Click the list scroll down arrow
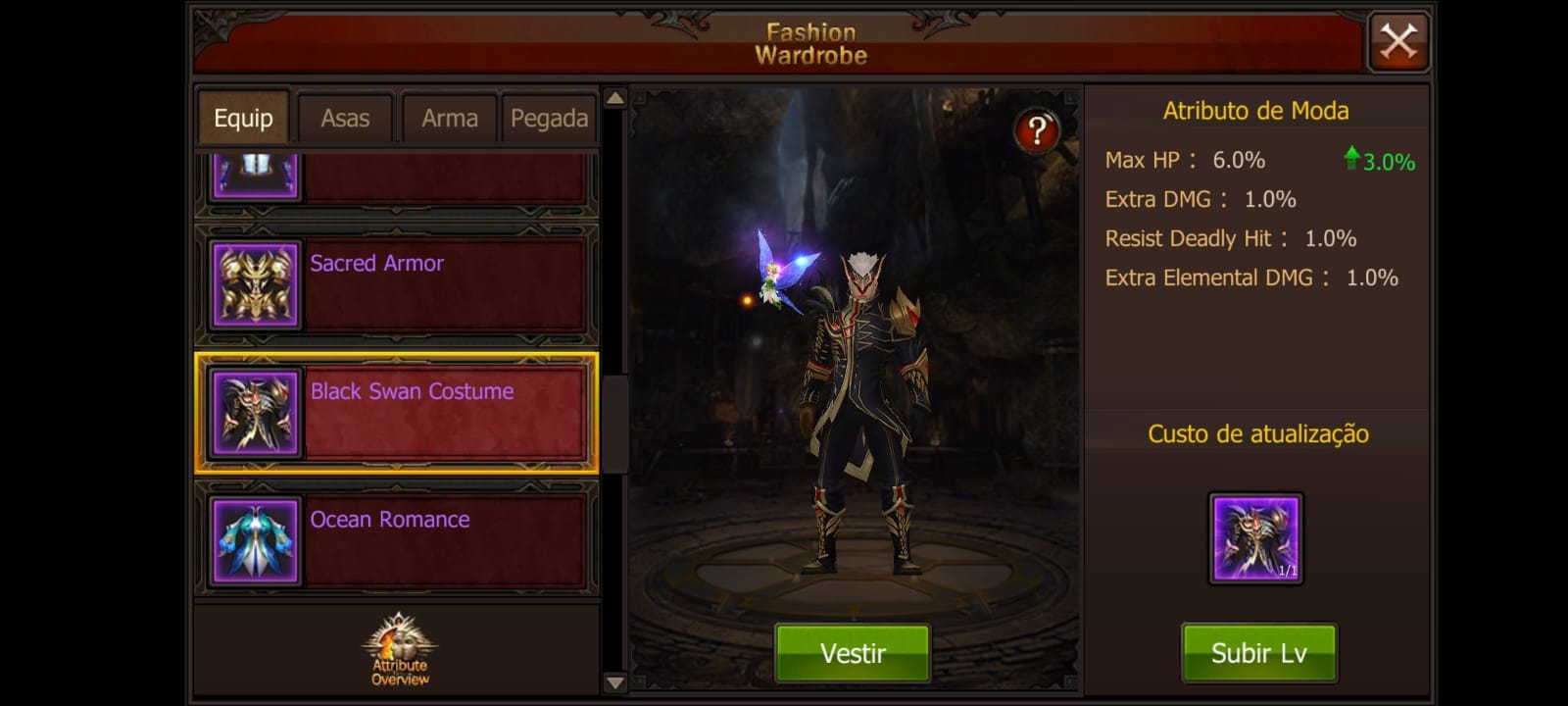The width and height of the screenshot is (1568, 706). point(614,682)
